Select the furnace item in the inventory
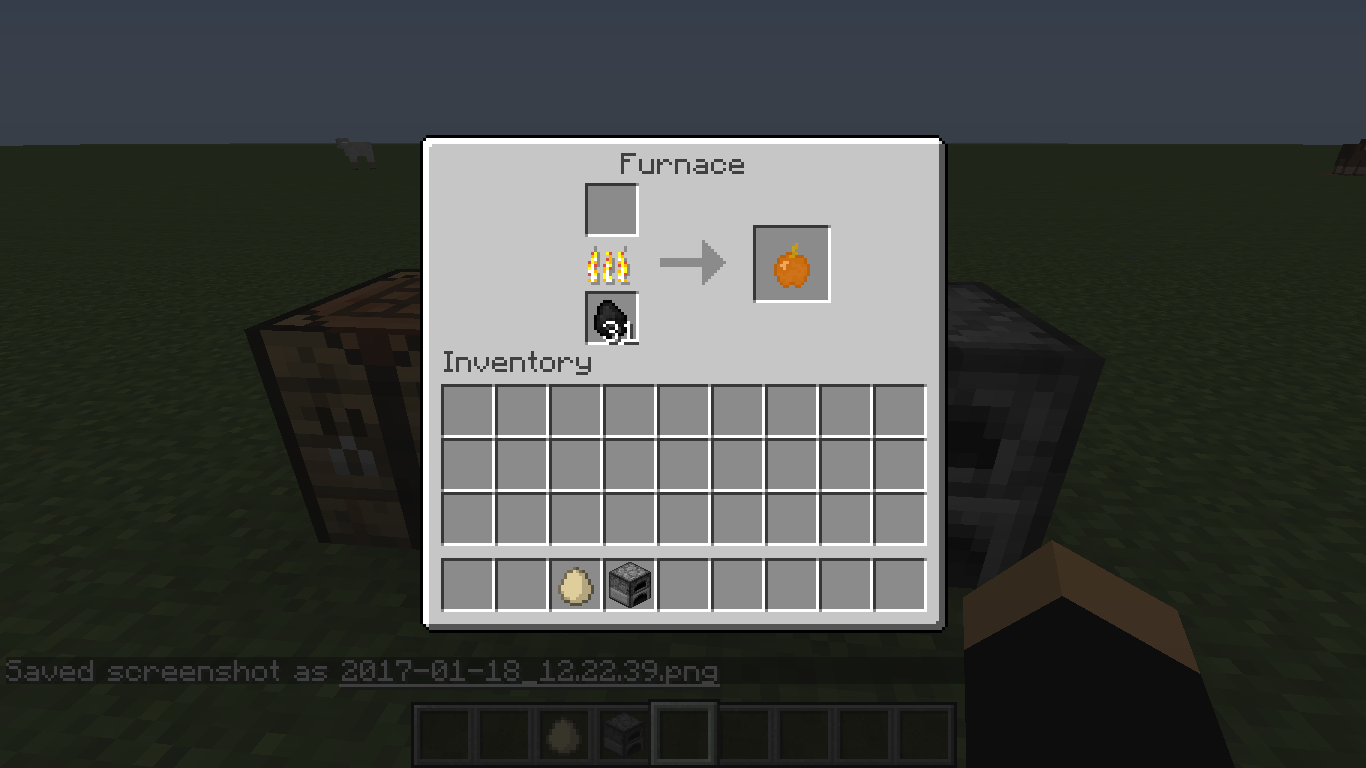Viewport: 1366px width, 768px height. click(628, 585)
